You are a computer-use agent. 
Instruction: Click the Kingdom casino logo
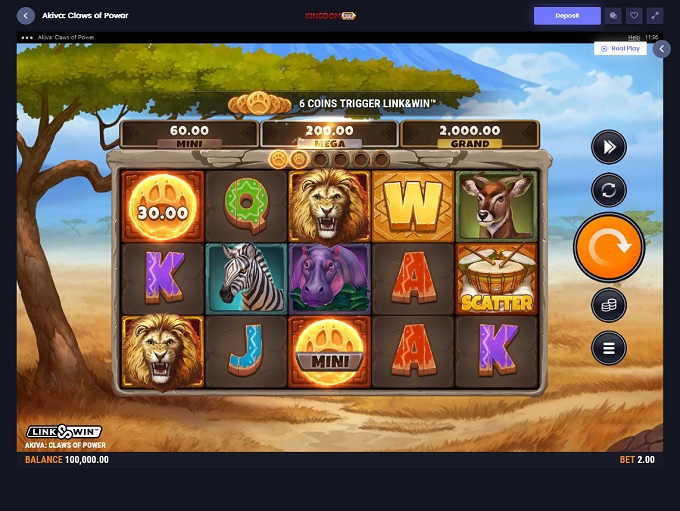tap(330, 16)
